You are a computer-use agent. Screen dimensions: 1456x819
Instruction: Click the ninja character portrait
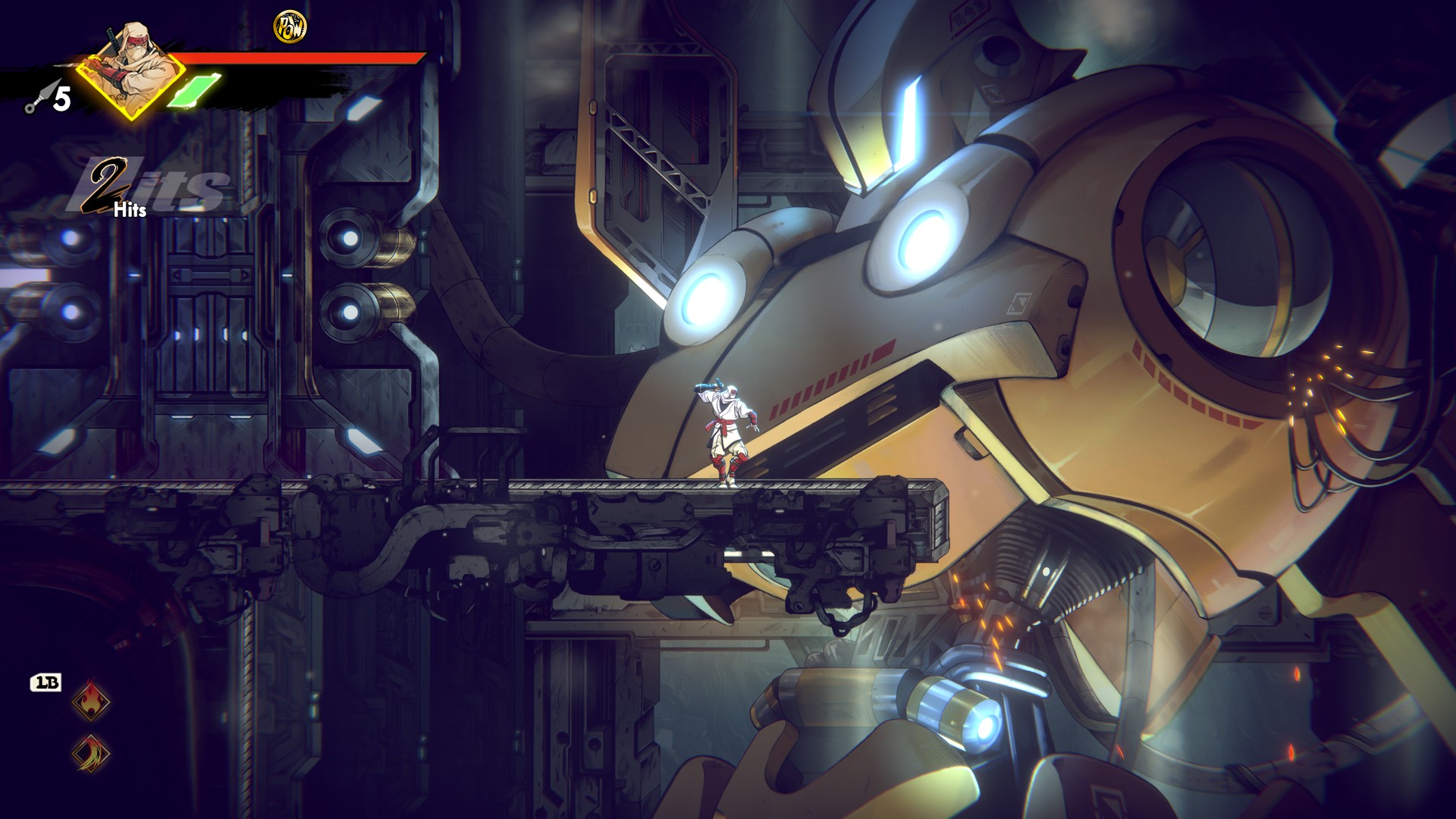(133, 72)
